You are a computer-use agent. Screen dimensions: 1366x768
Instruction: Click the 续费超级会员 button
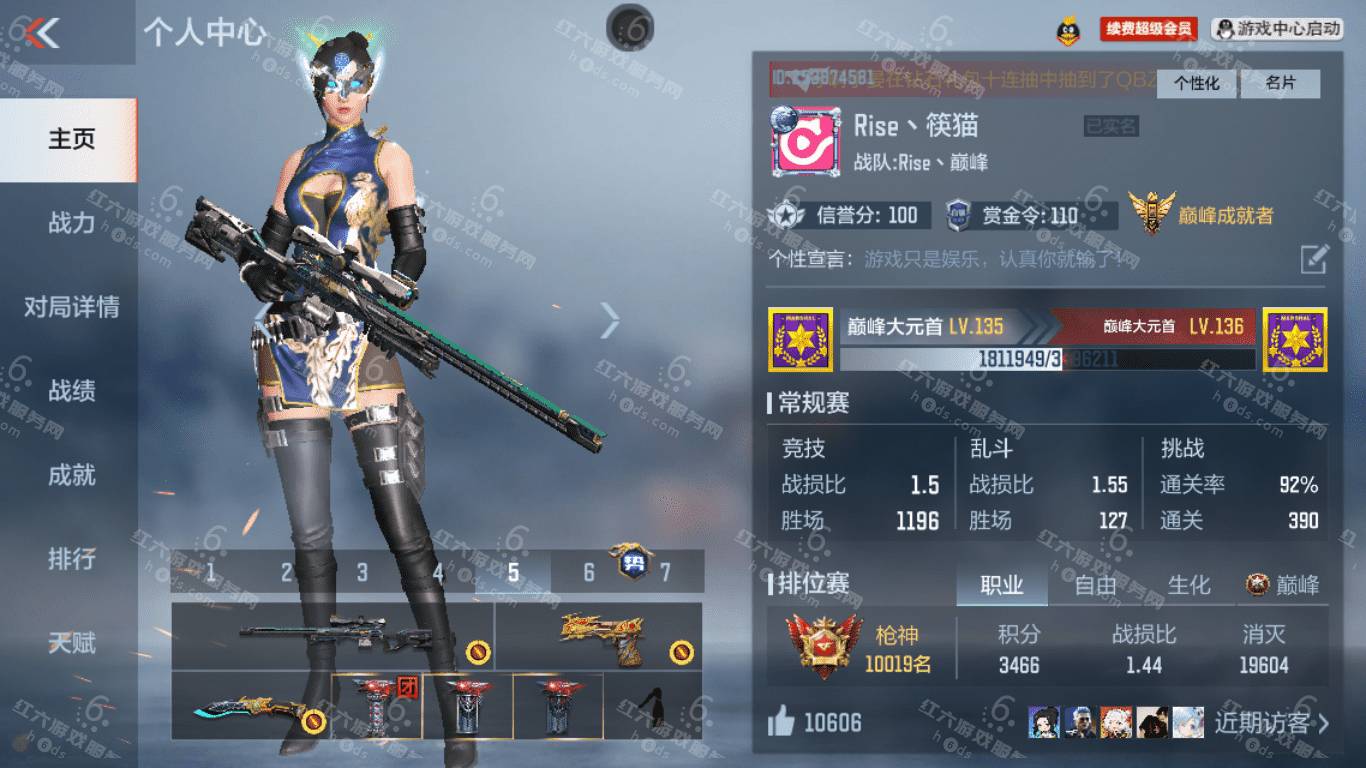(1148, 29)
